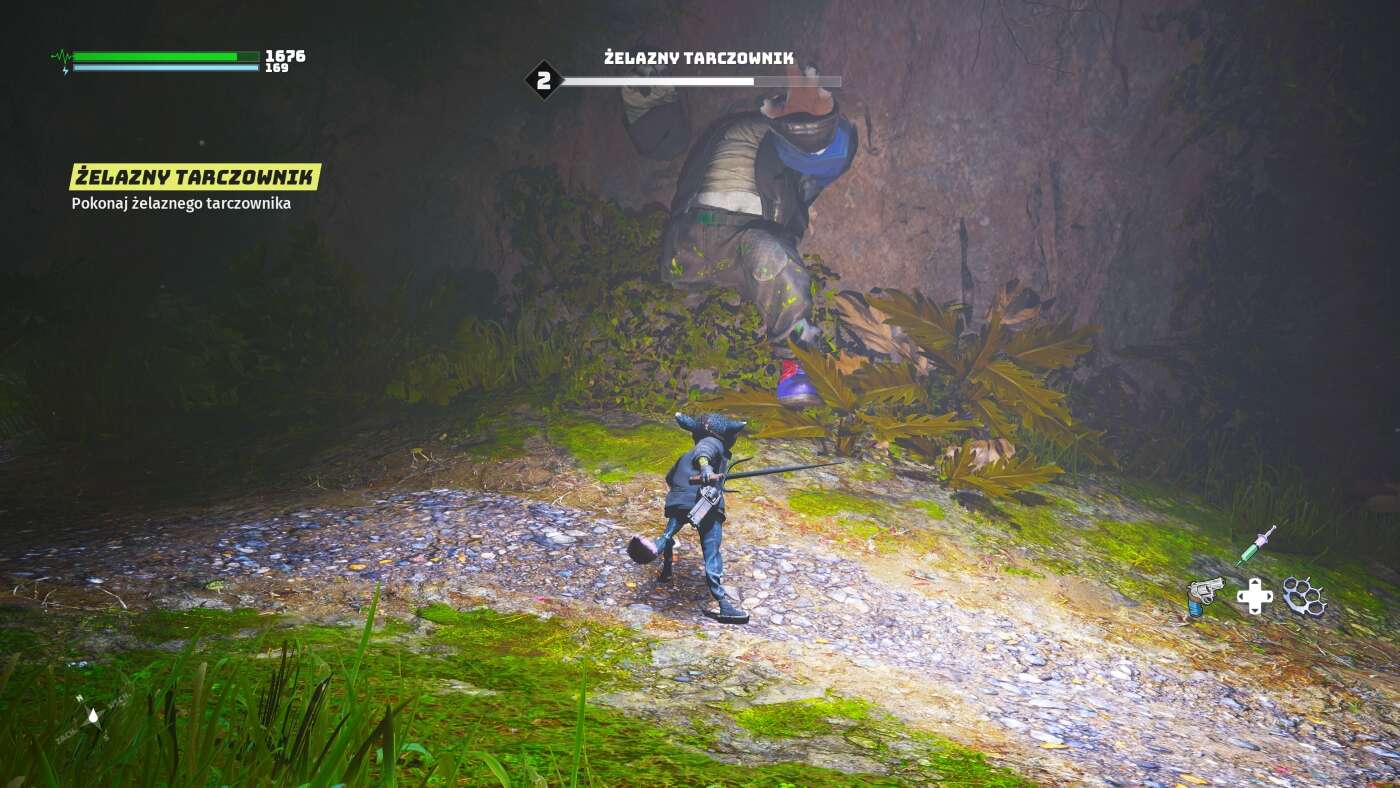This screenshot has height=788, width=1400.
Task: Click the heartbeat icon beside the health bar
Action: [62, 56]
